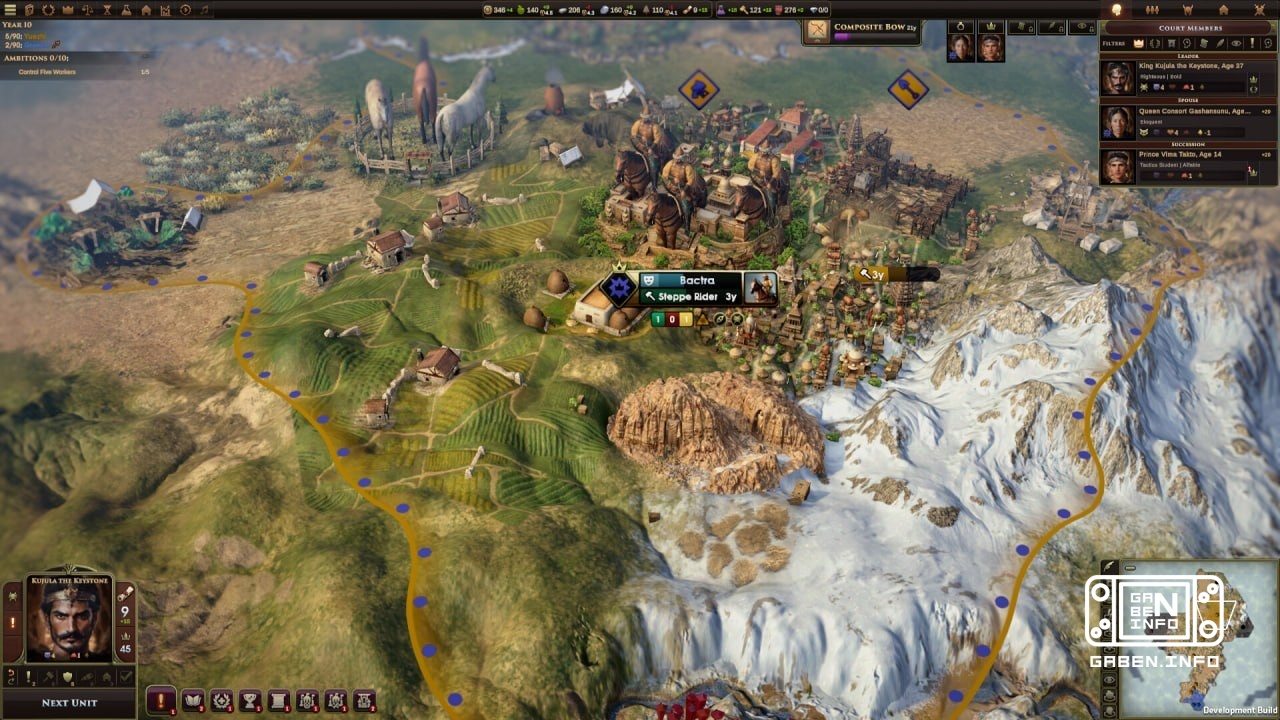The width and height of the screenshot is (1280, 720).
Task: Open the scroll notification icon on the bottom bar
Action: click(x=278, y=700)
